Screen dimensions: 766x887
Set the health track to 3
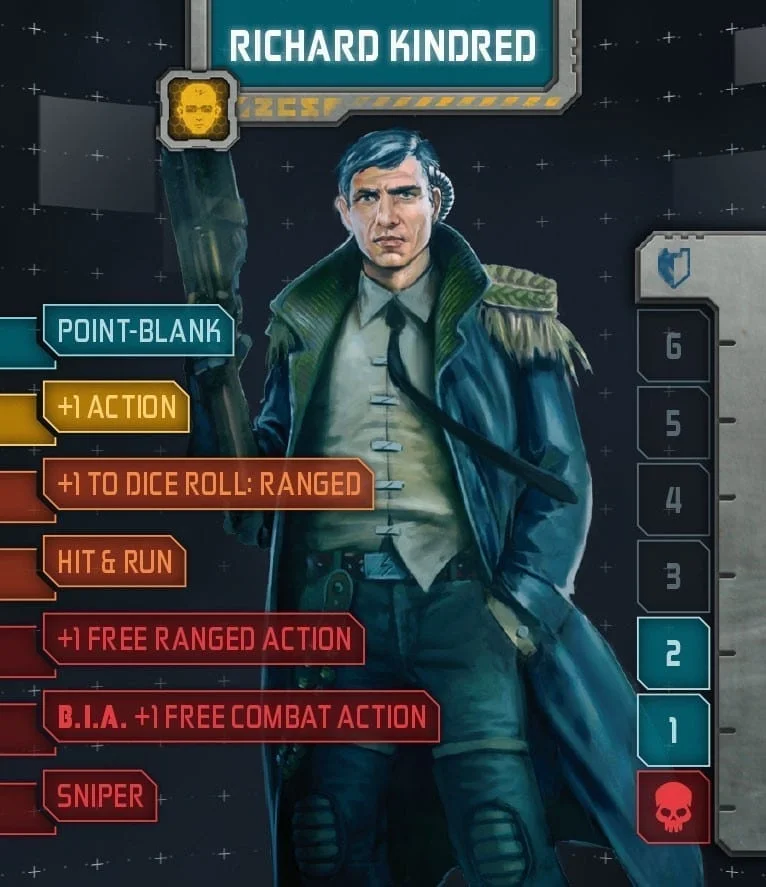(x=673, y=577)
